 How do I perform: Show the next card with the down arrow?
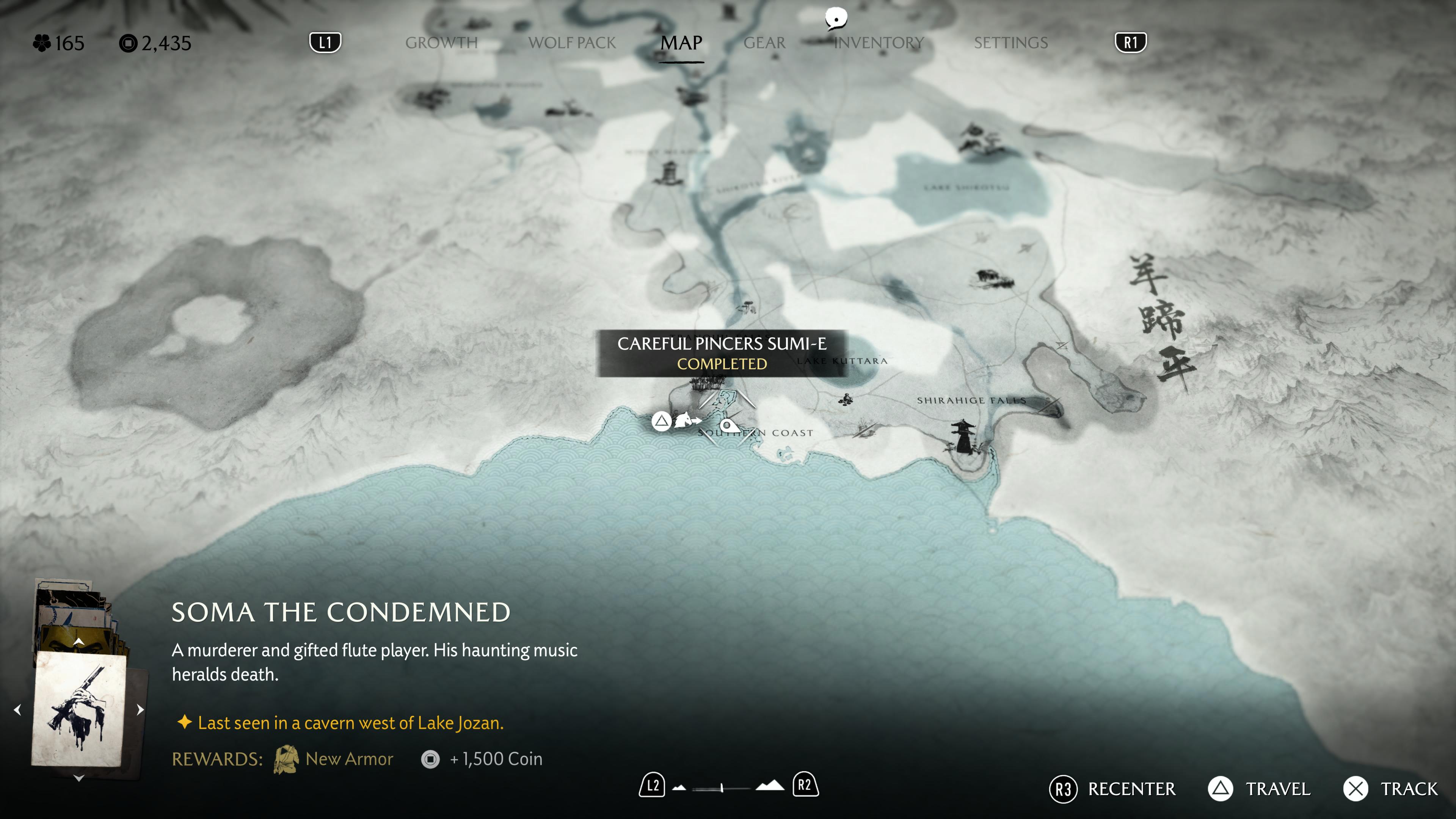pyautogui.click(x=79, y=778)
